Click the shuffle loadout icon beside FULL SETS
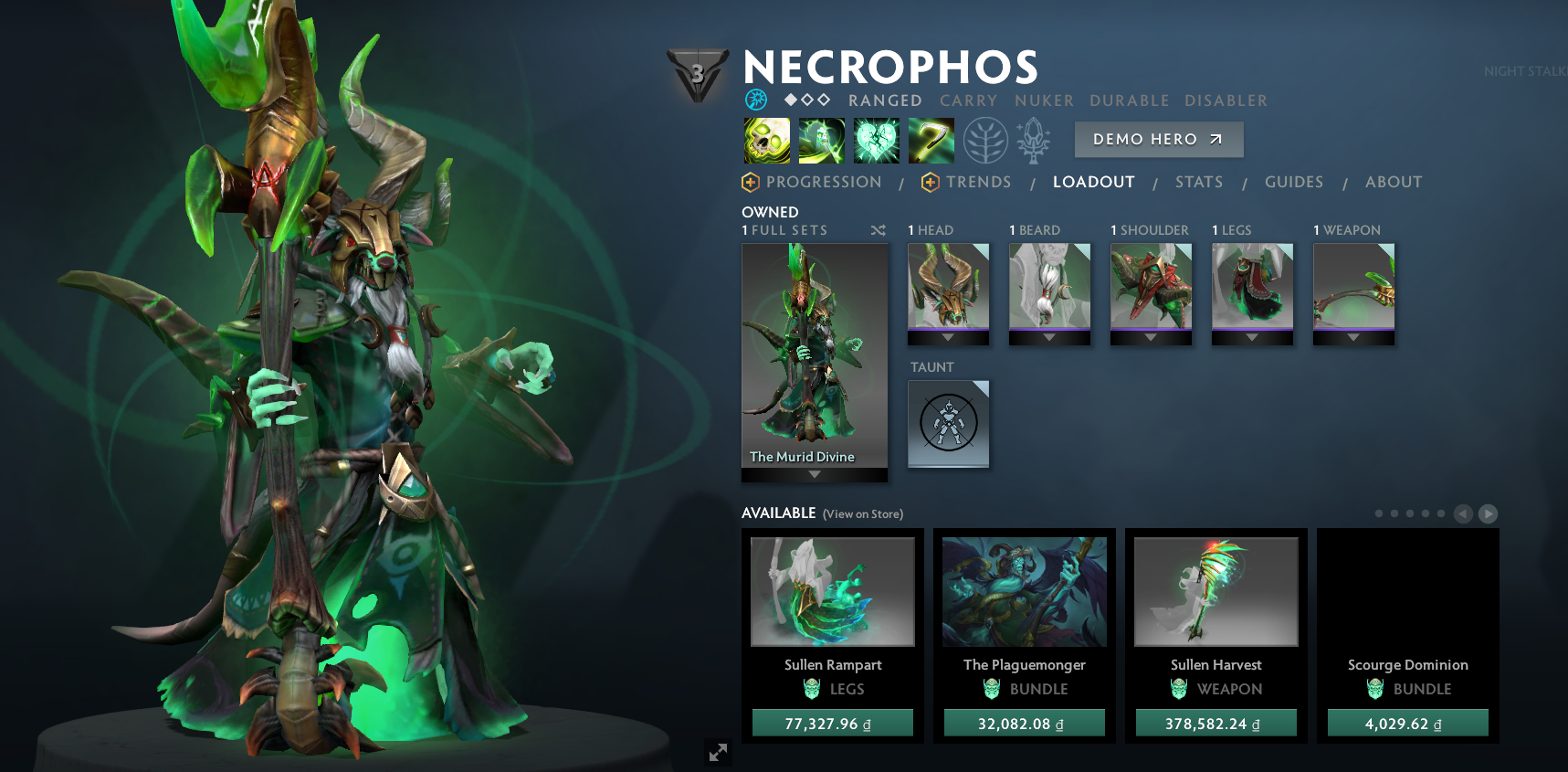 [878, 230]
